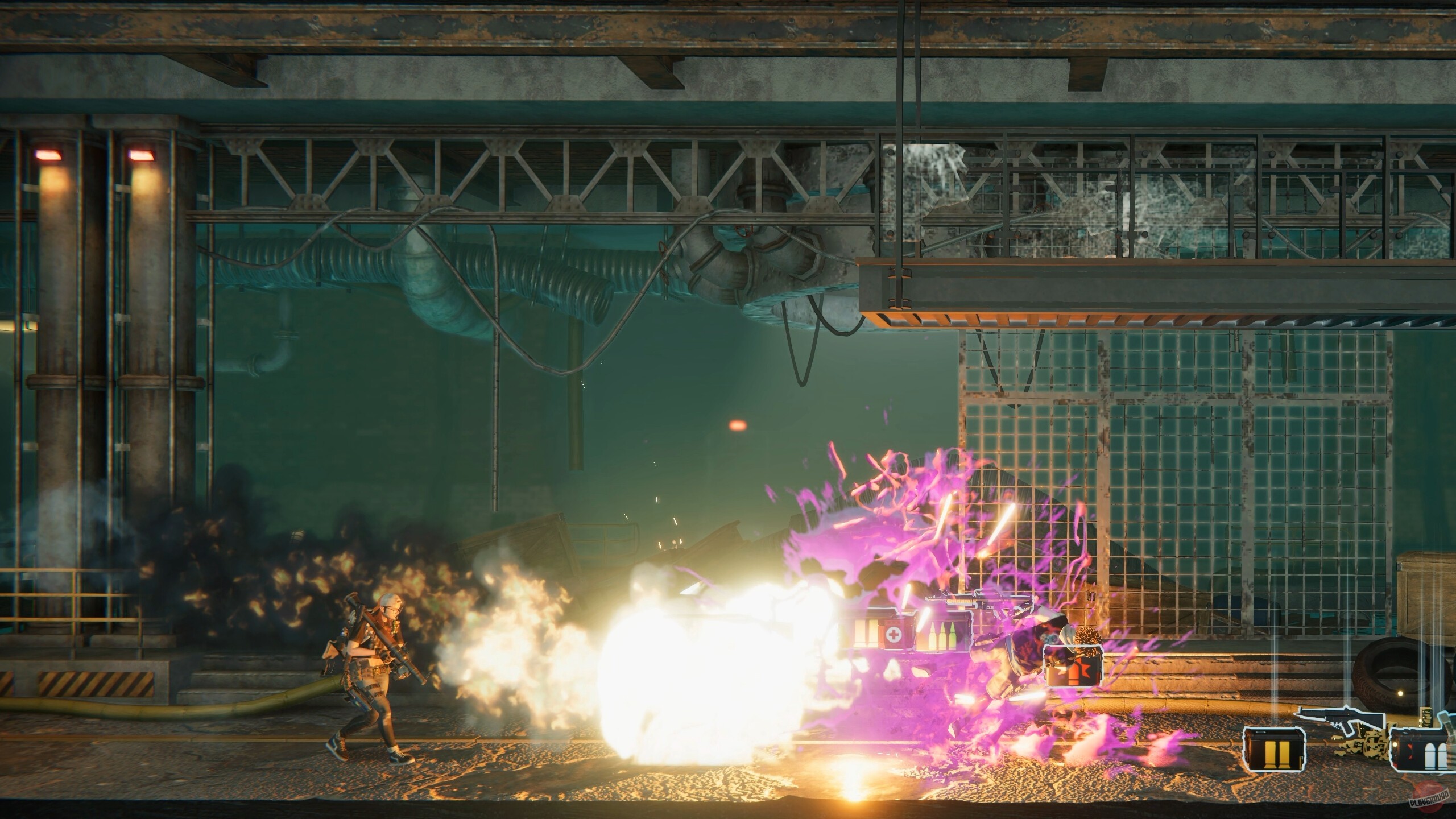Click the first-aid med kit pickup icon
Viewport: 1456px width, 819px height.
click(x=892, y=635)
